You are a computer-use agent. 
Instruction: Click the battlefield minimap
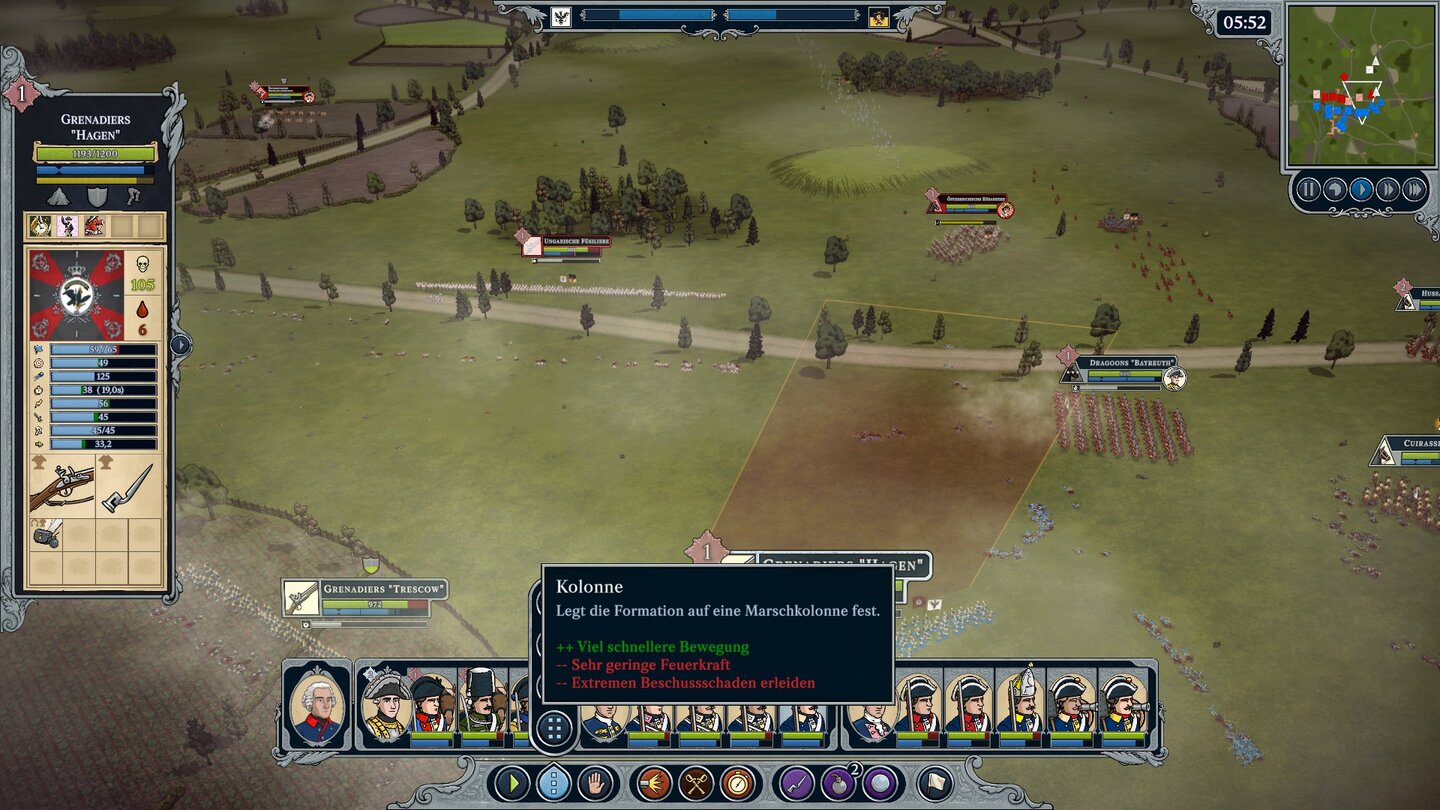(1358, 85)
